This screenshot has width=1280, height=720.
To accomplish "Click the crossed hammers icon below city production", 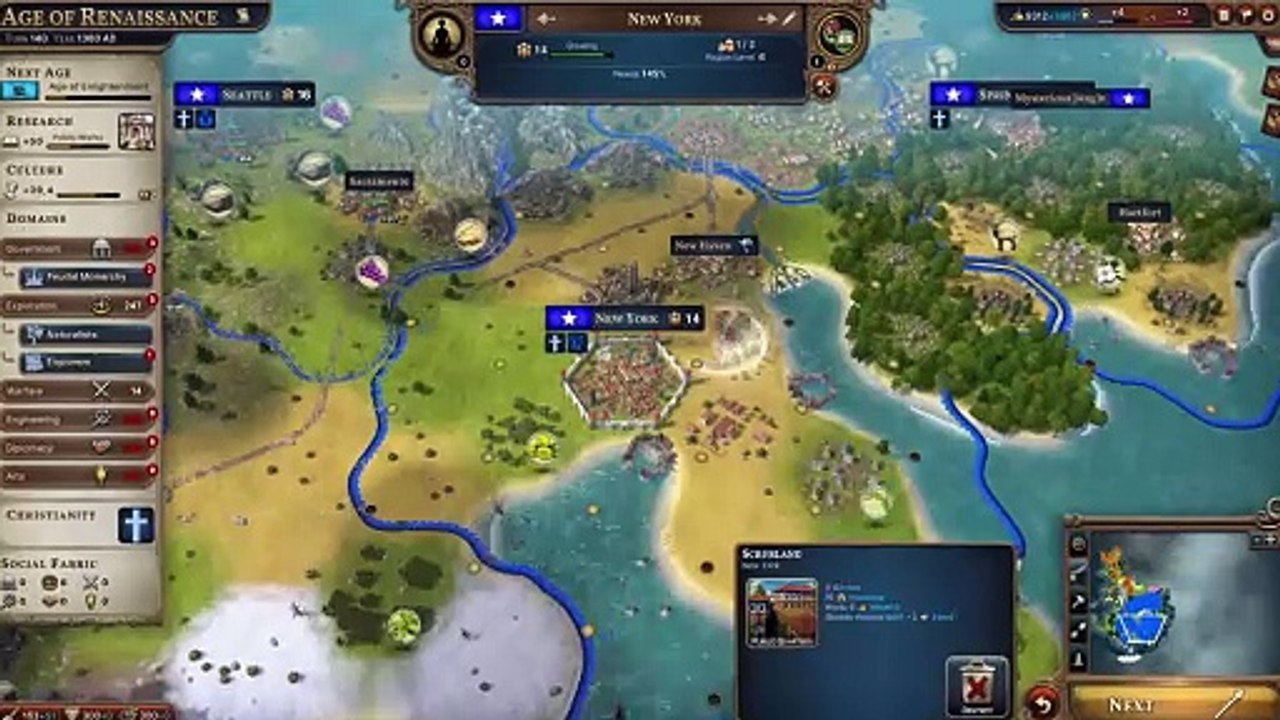I will point(825,87).
